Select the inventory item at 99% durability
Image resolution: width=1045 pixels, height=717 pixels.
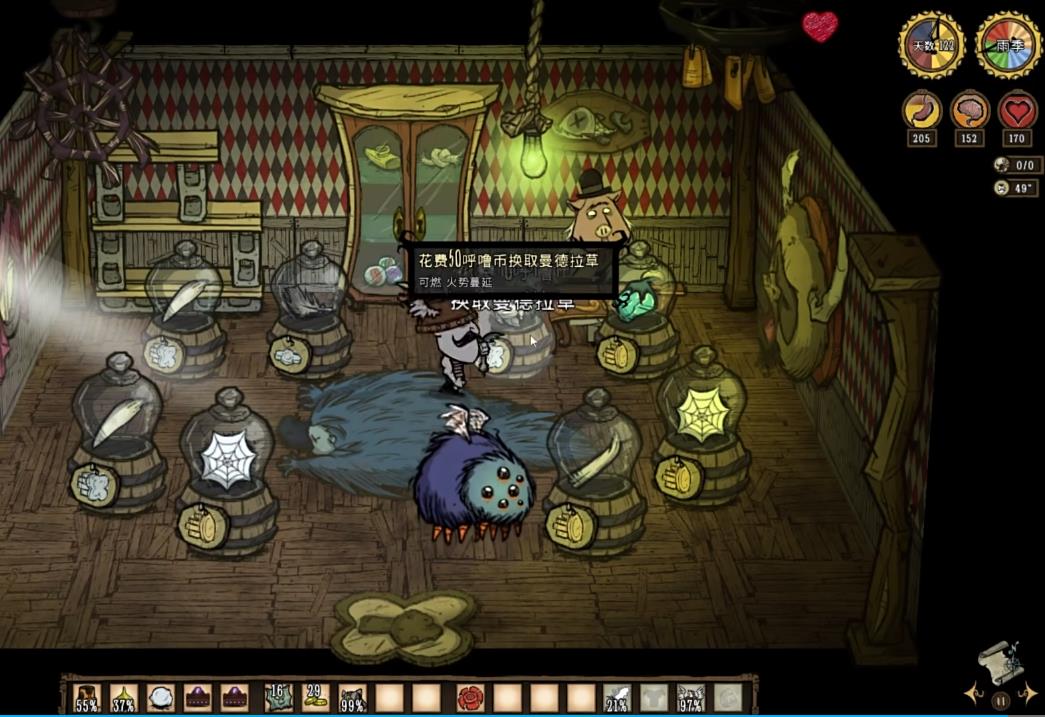[353, 698]
